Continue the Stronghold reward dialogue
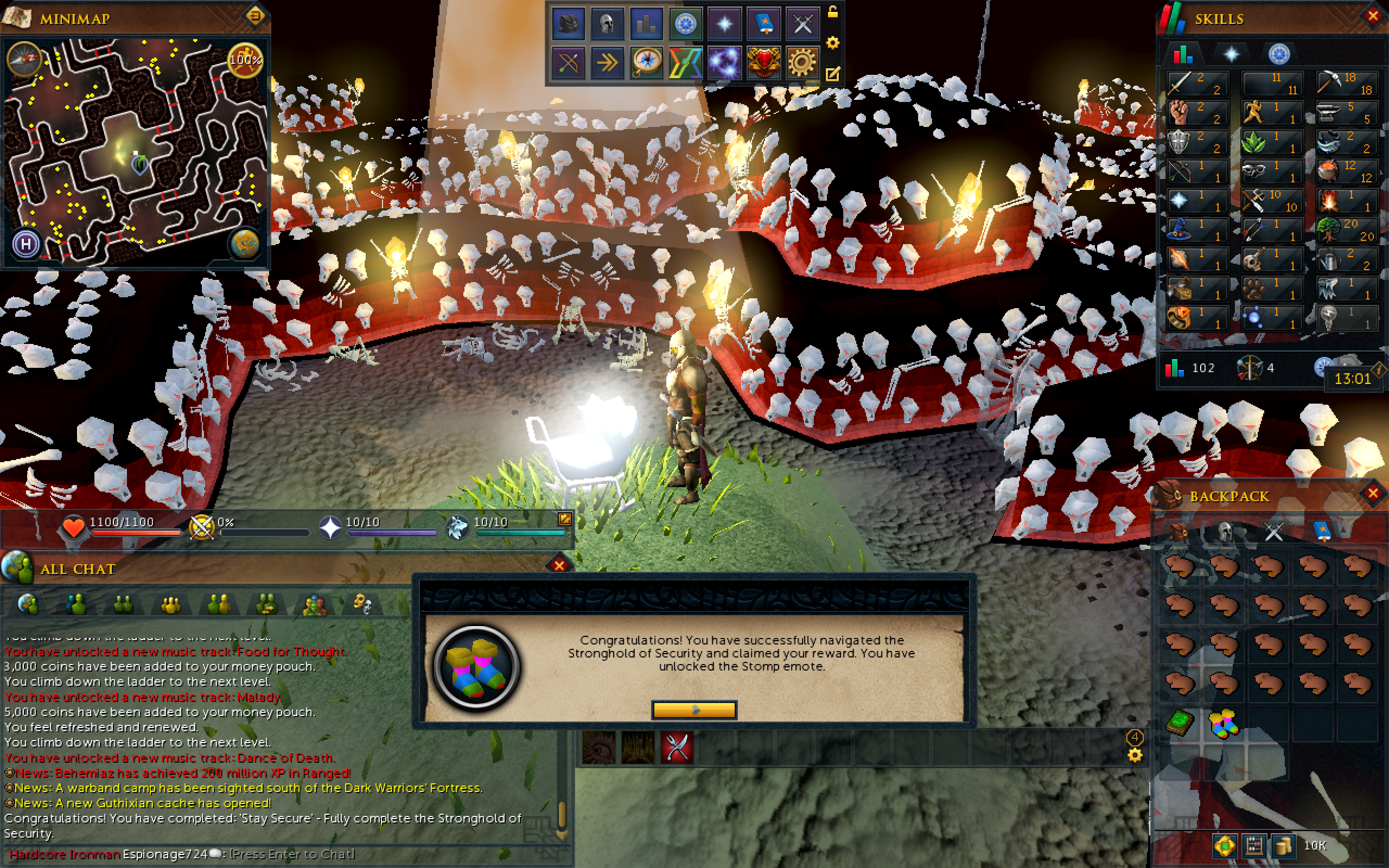This screenshot has width=1389, height=868. [x=694, y=710]
